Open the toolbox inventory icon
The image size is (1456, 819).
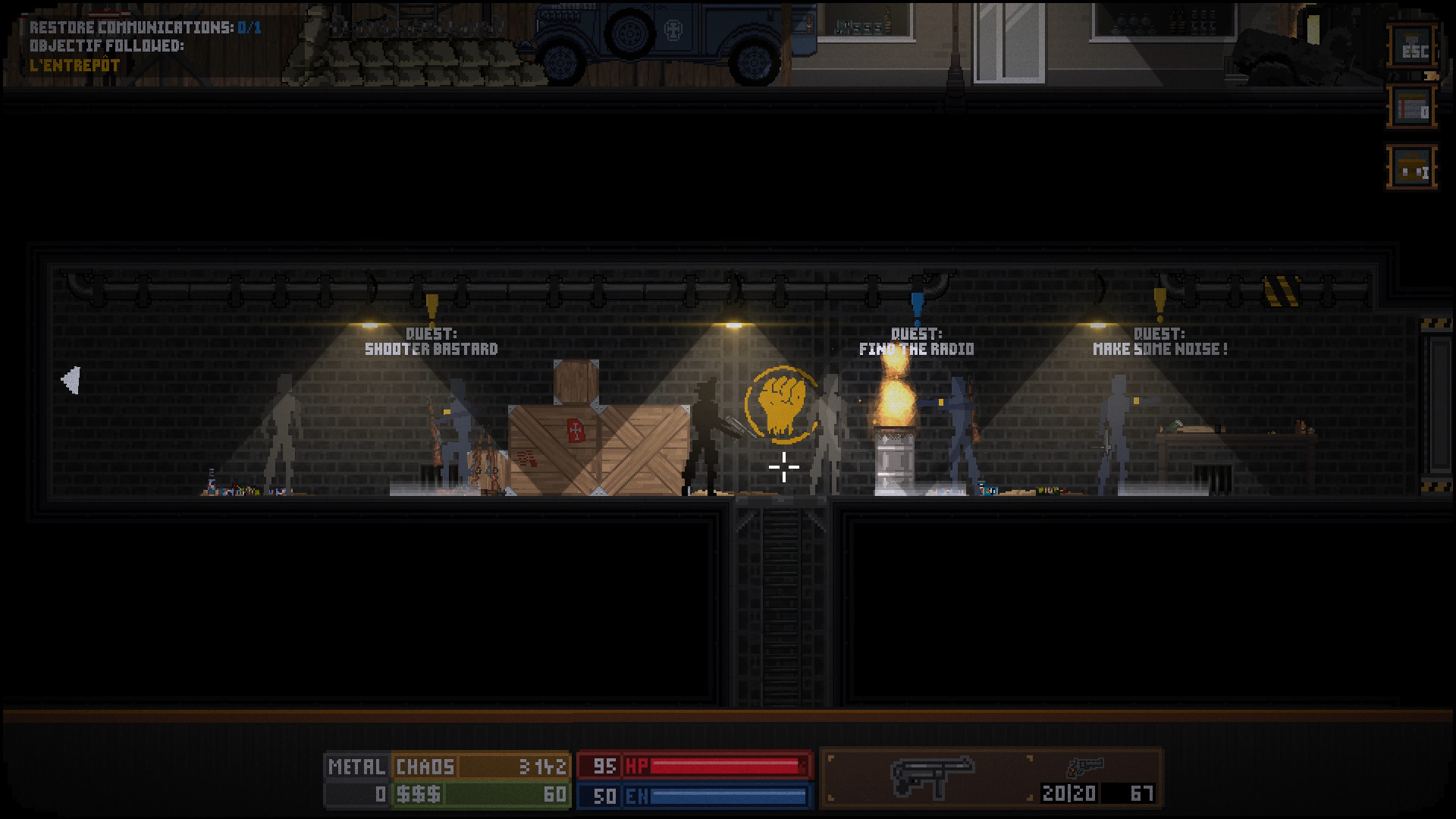click(1412, 168)
